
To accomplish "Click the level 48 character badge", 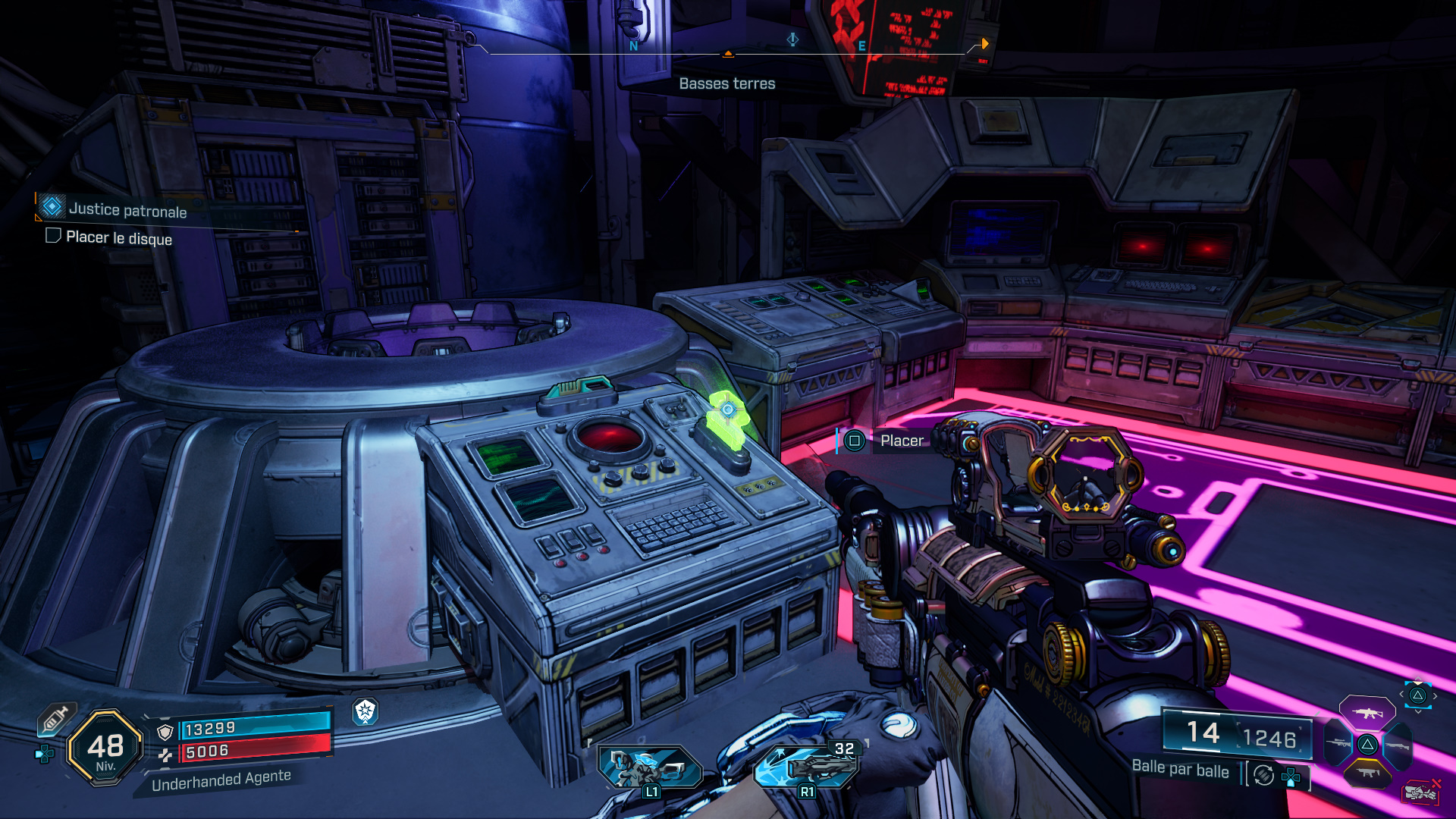I will tap(105, 748).
